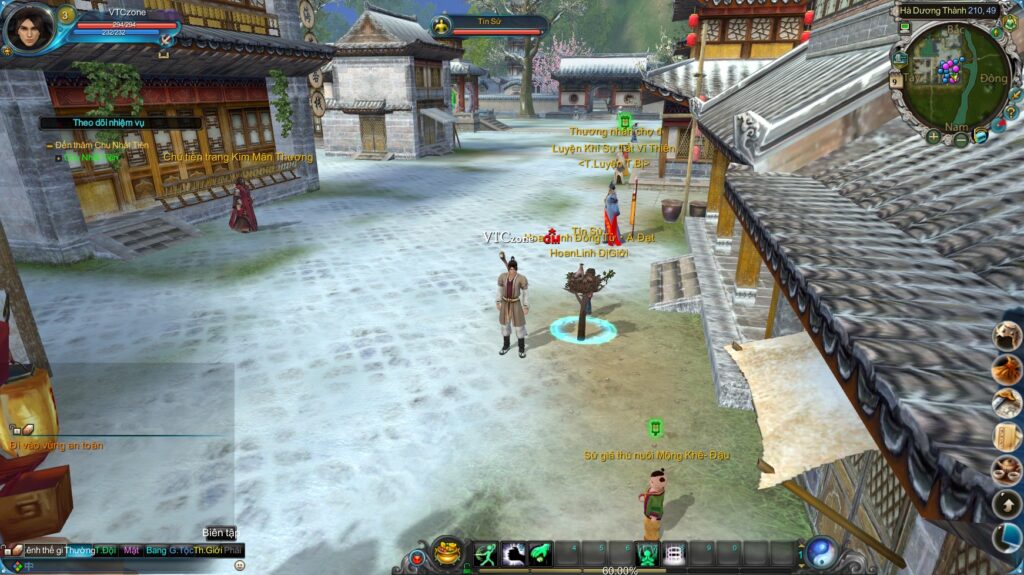
Task: Switch chat to the Th.Giới channel
Action: tap(207, 551)
